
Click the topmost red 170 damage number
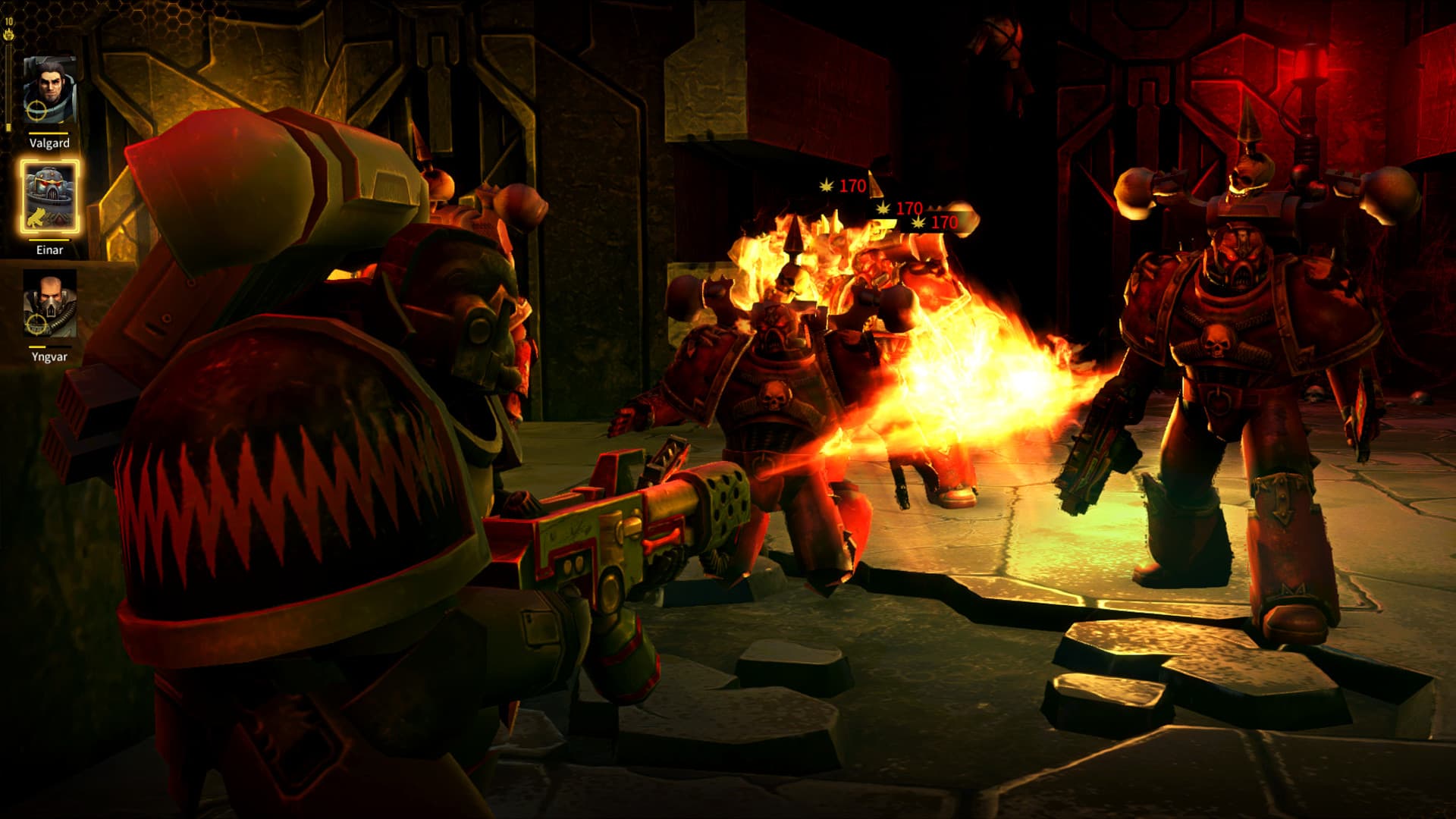[x=852, y=186]
